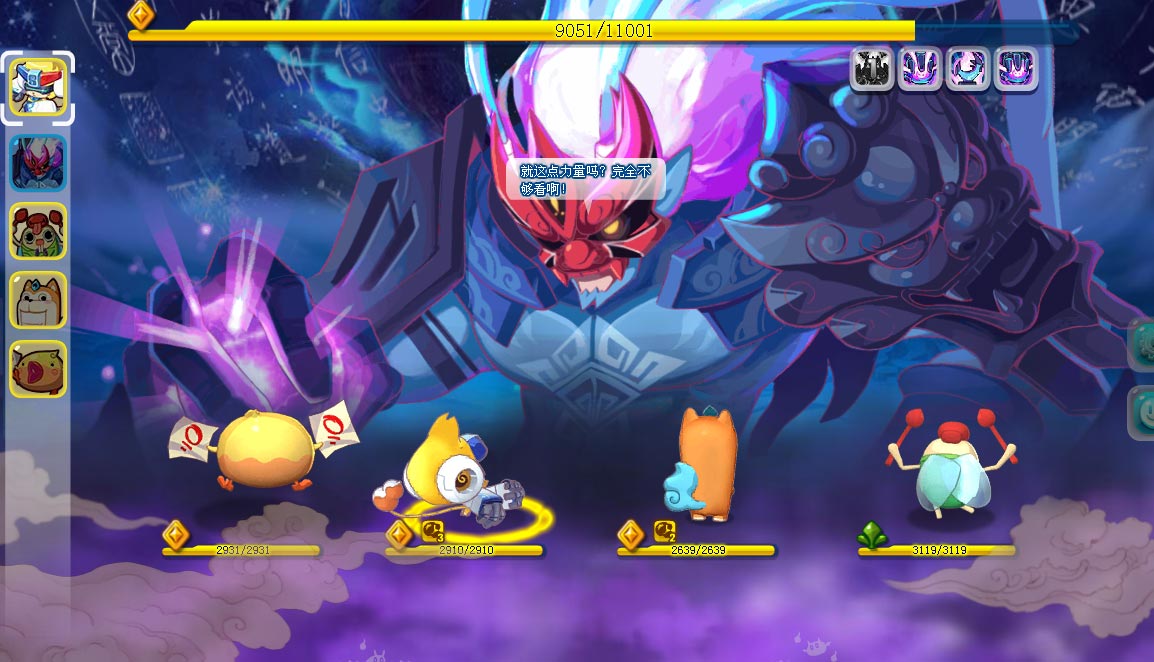
Task: Click the grey locked boss skill icon
Action: point(871,69)
